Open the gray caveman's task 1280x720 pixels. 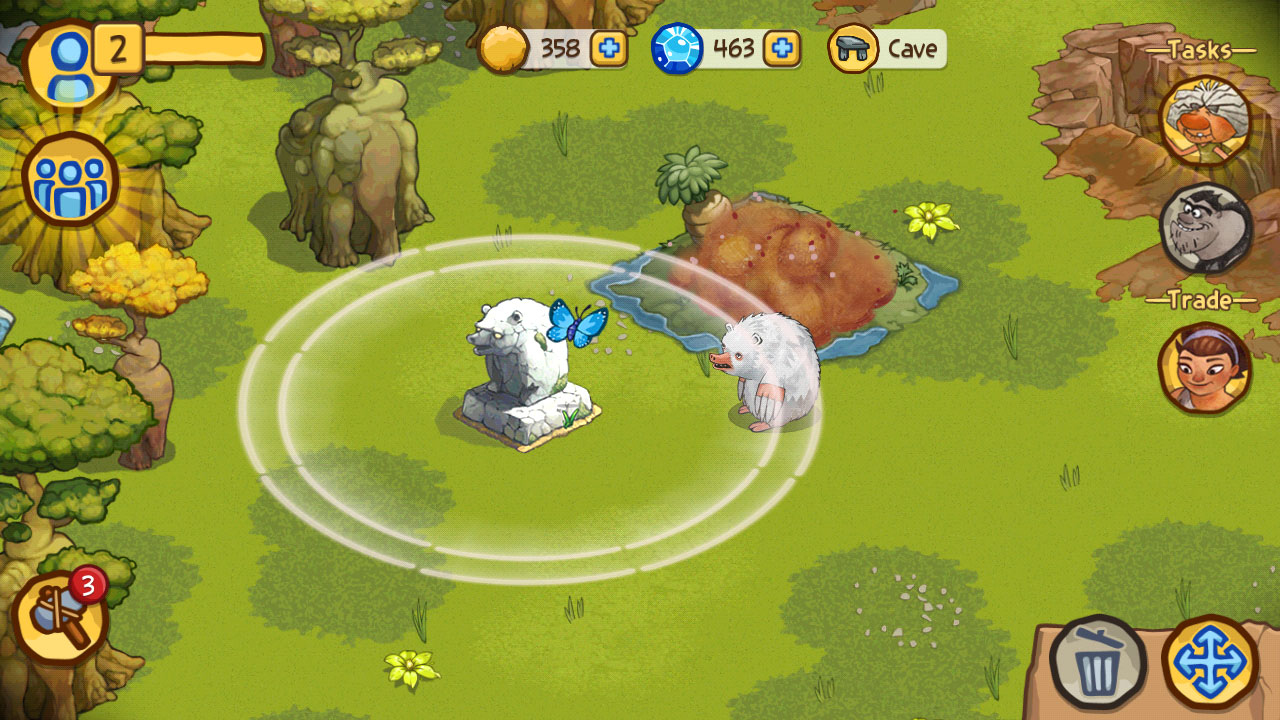(1205, 228)
